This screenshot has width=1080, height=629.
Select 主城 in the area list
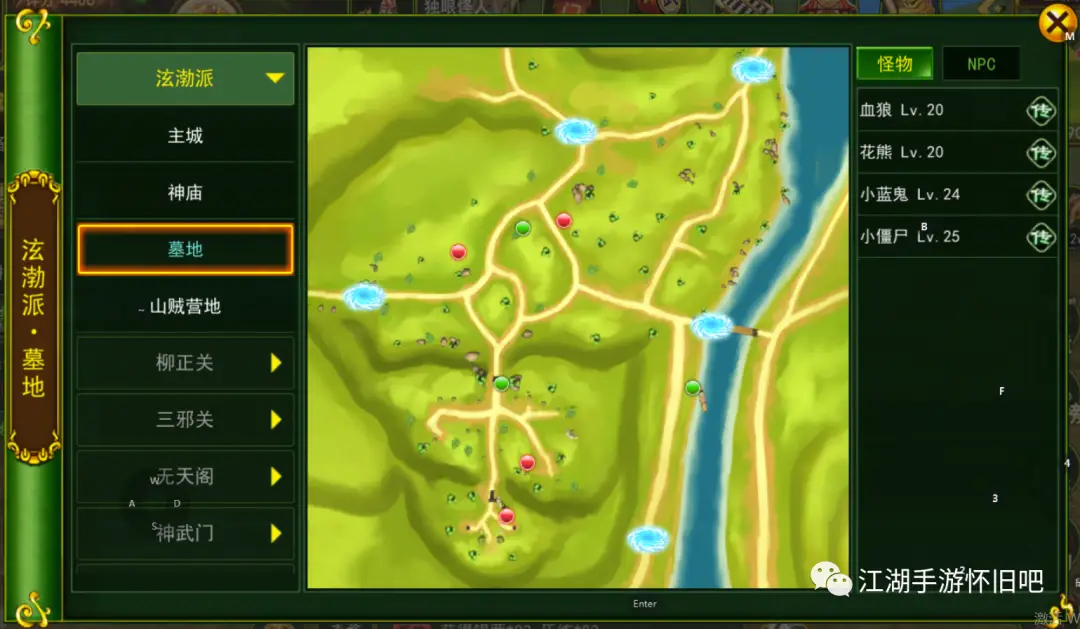pyautogui.click(x=185, y=135)
